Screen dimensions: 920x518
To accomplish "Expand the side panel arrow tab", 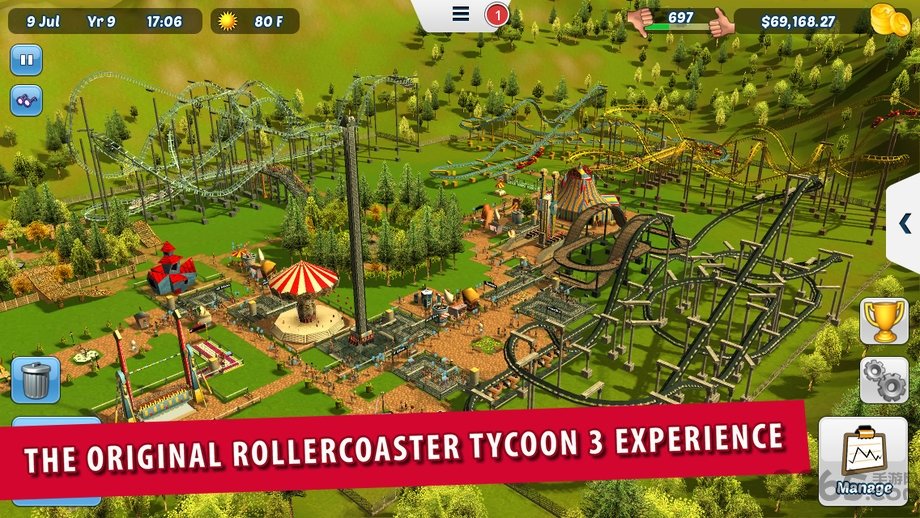I will click(x=904, y=222).
